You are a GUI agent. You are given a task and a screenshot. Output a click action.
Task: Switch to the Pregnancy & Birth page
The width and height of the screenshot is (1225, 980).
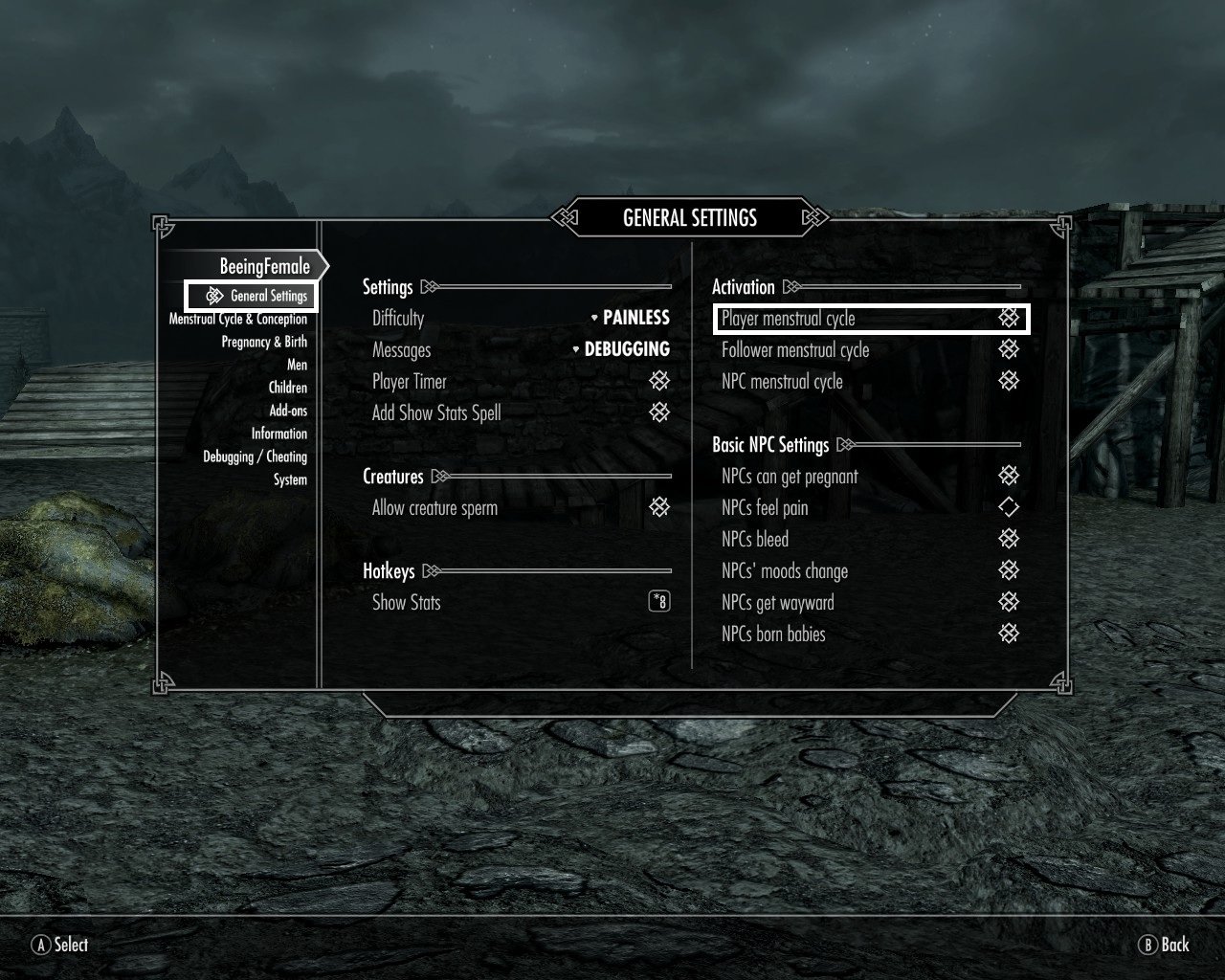pos(264,342)
